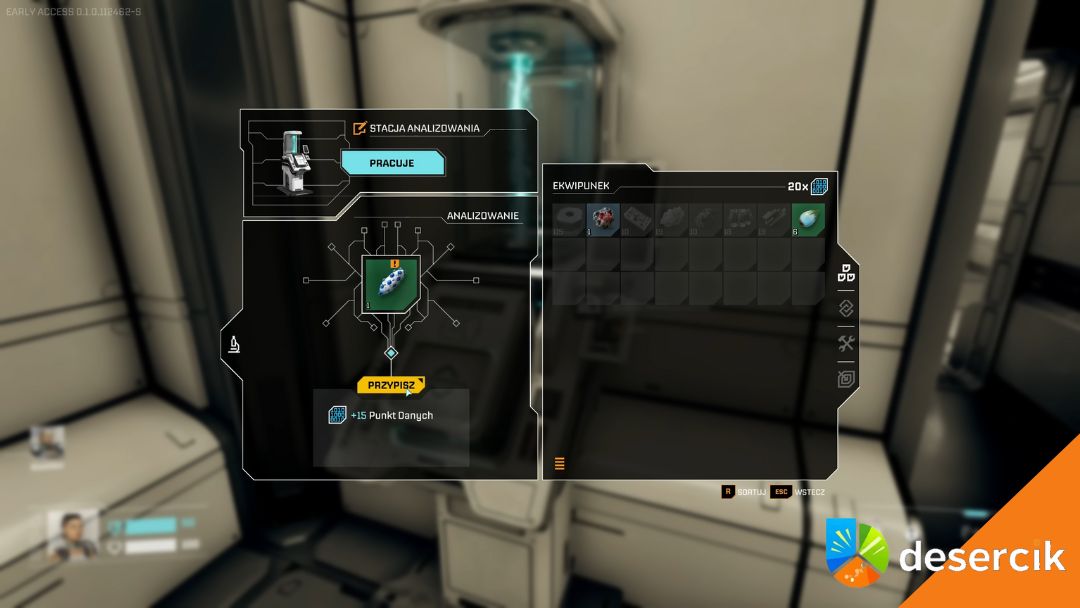Image resolution: width=1080 pixels, height=608 pixels.
Task: Click the yellow Przypisz button
Action: 390,385
